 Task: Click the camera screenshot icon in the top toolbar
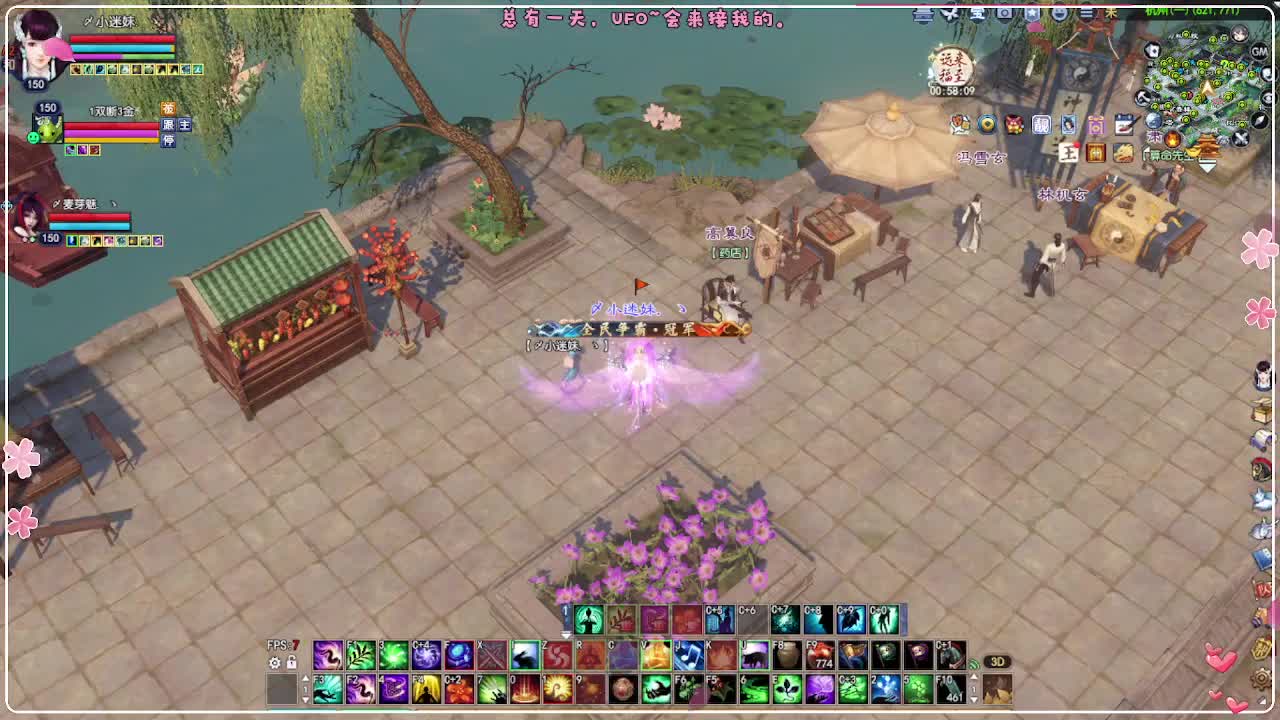coord(1005,13)
